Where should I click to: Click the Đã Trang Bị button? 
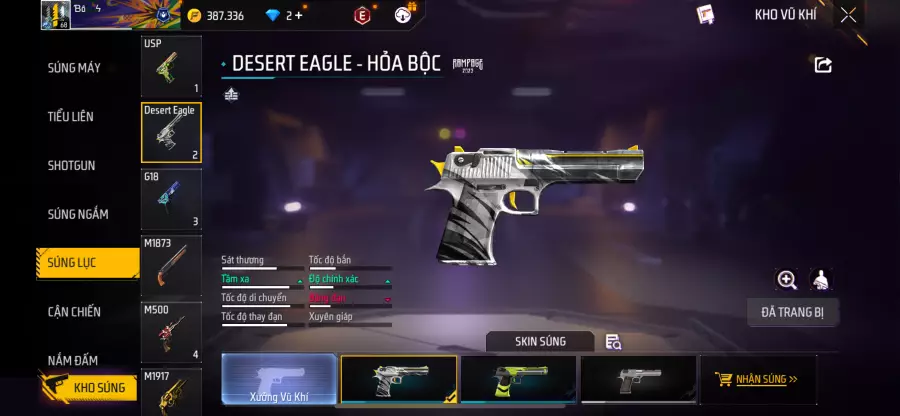792,312
